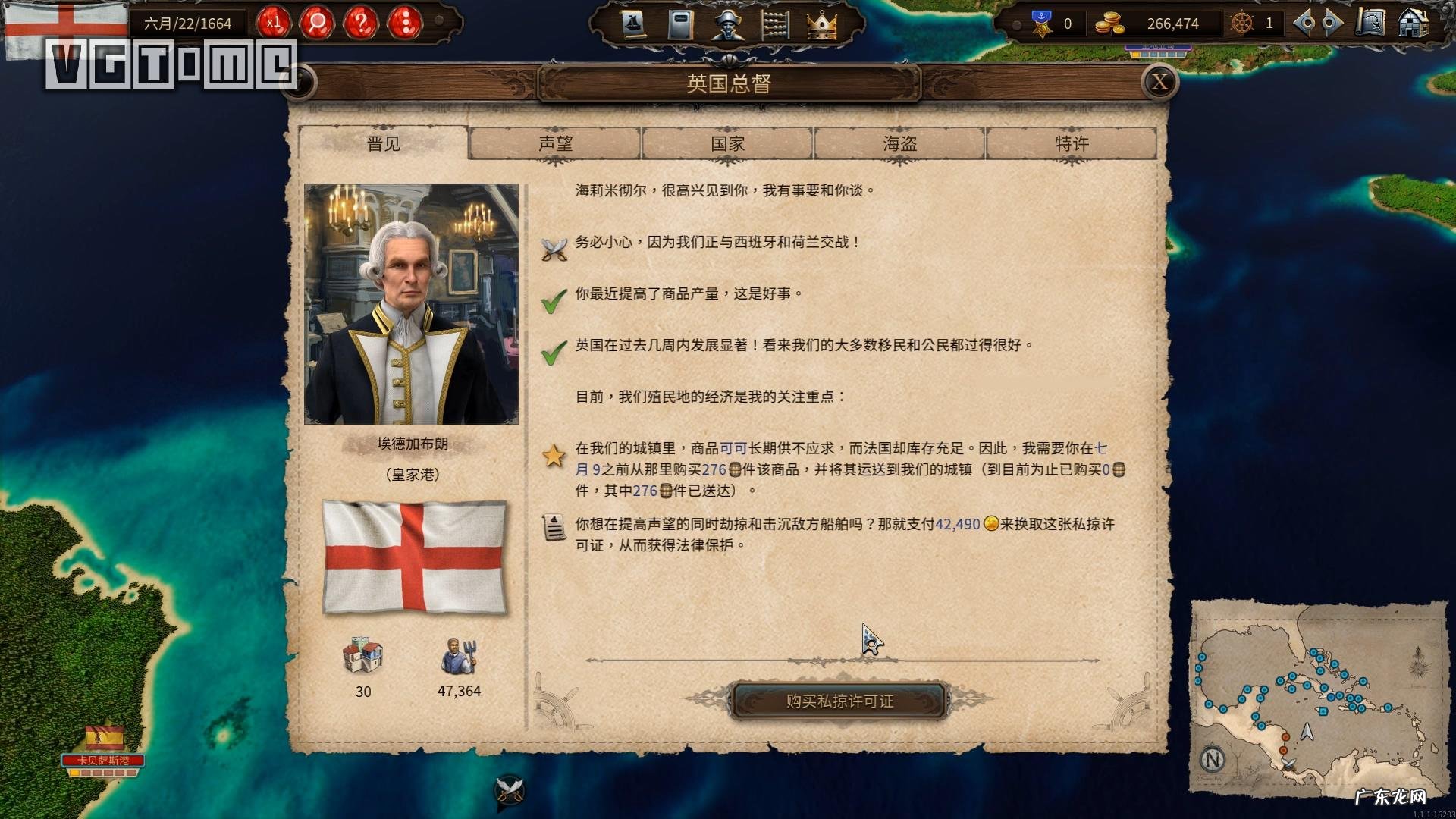Switch to the 声望 tab
Image resolution: width=1456 pixels, height=819 pixels.
tap(556, 143)
